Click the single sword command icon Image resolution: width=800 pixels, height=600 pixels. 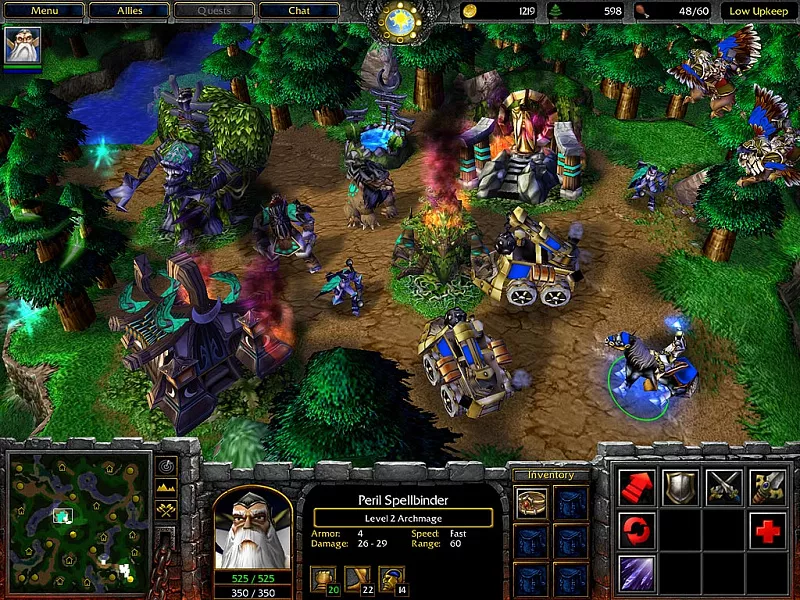click(767, 487)
